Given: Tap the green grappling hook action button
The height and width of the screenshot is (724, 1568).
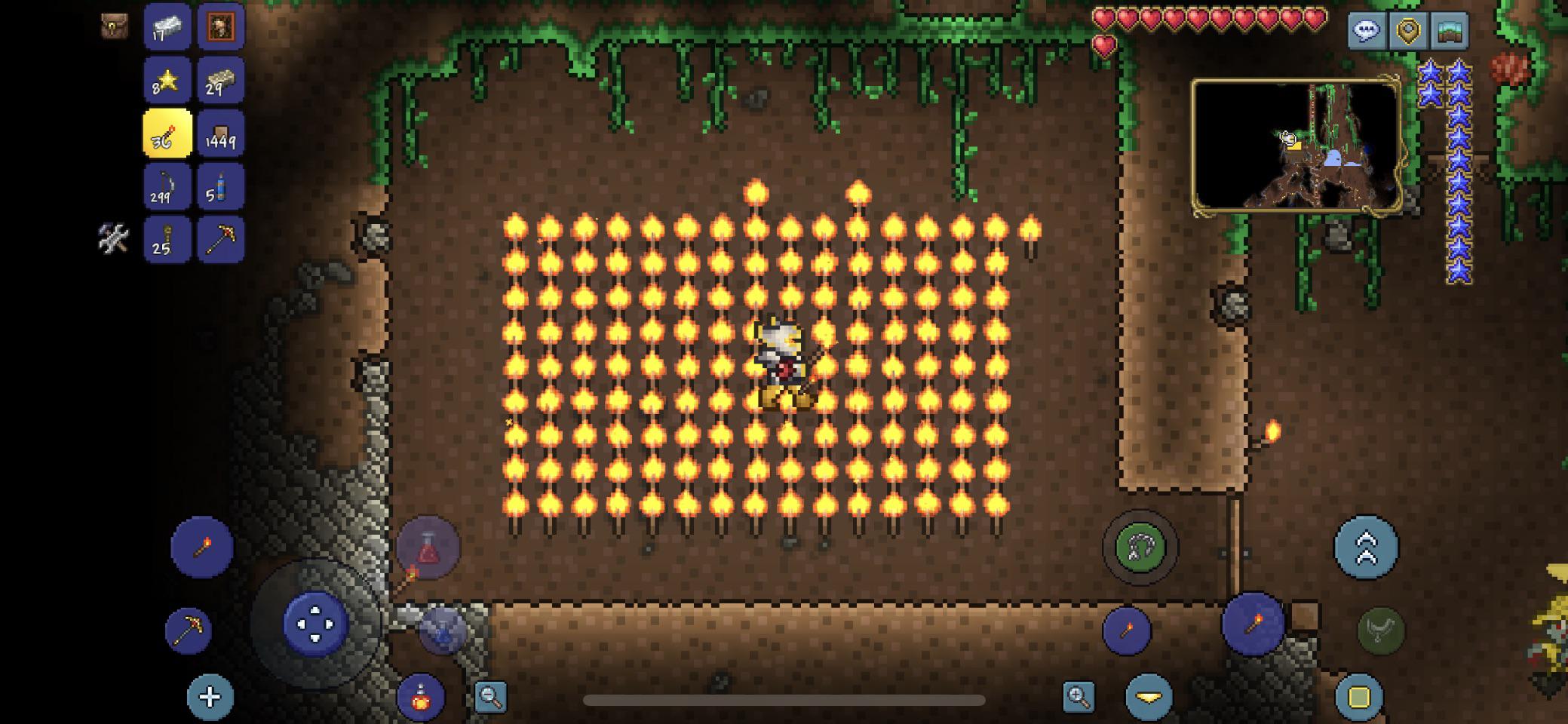Looking at the screenshot, I should coord(1139,546).
